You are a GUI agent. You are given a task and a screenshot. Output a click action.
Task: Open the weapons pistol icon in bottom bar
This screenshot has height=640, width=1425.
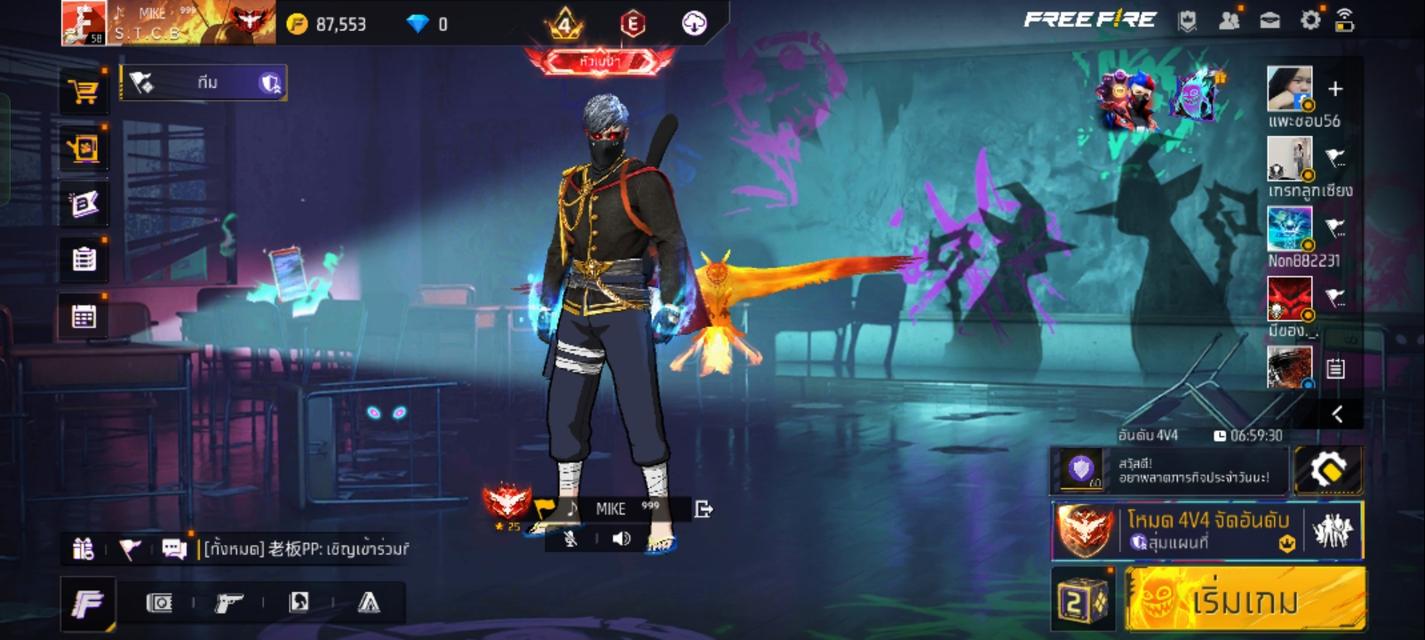(x=229, y=602)
